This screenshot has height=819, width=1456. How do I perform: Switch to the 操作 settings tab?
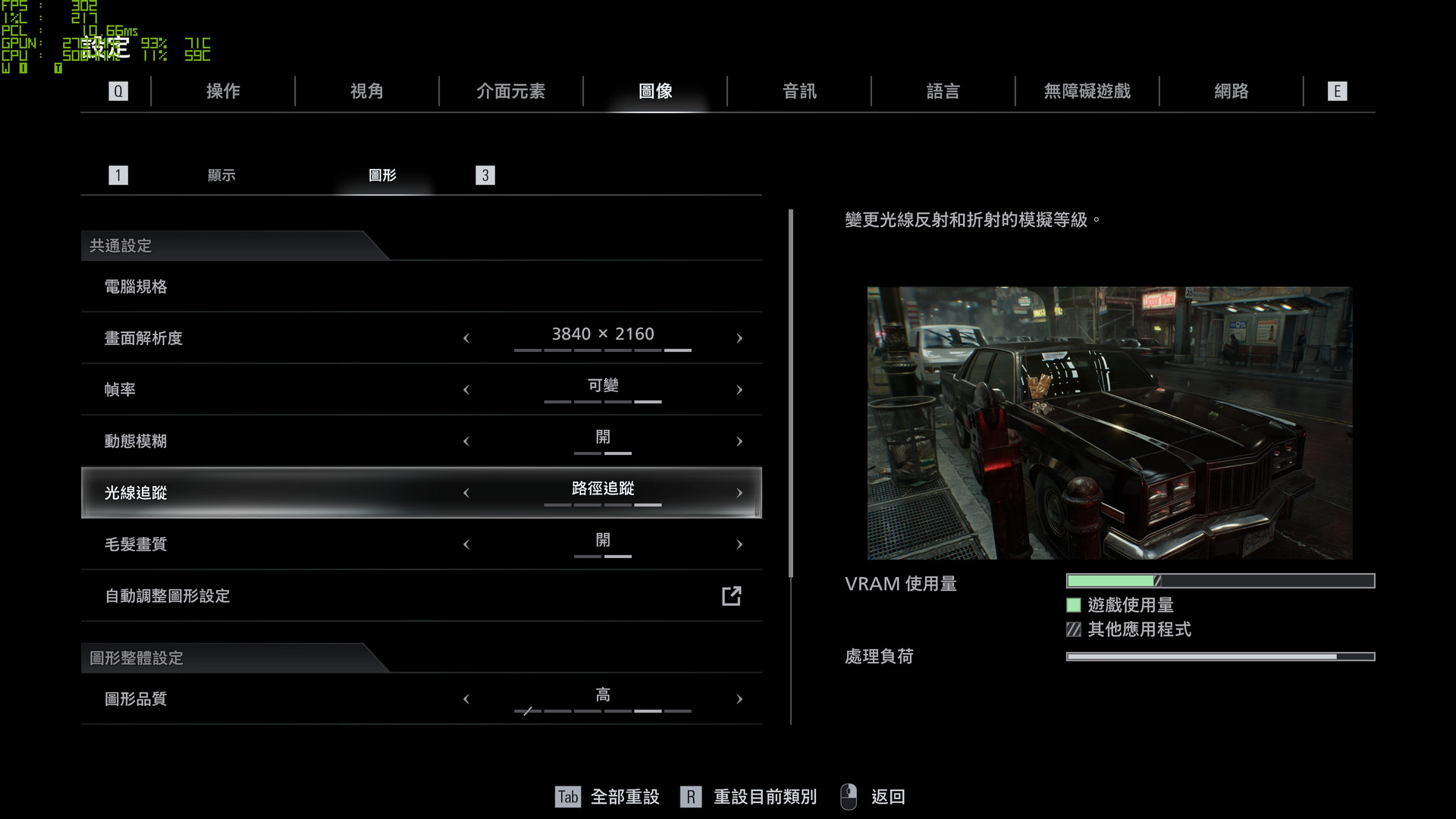pos(223,92)
